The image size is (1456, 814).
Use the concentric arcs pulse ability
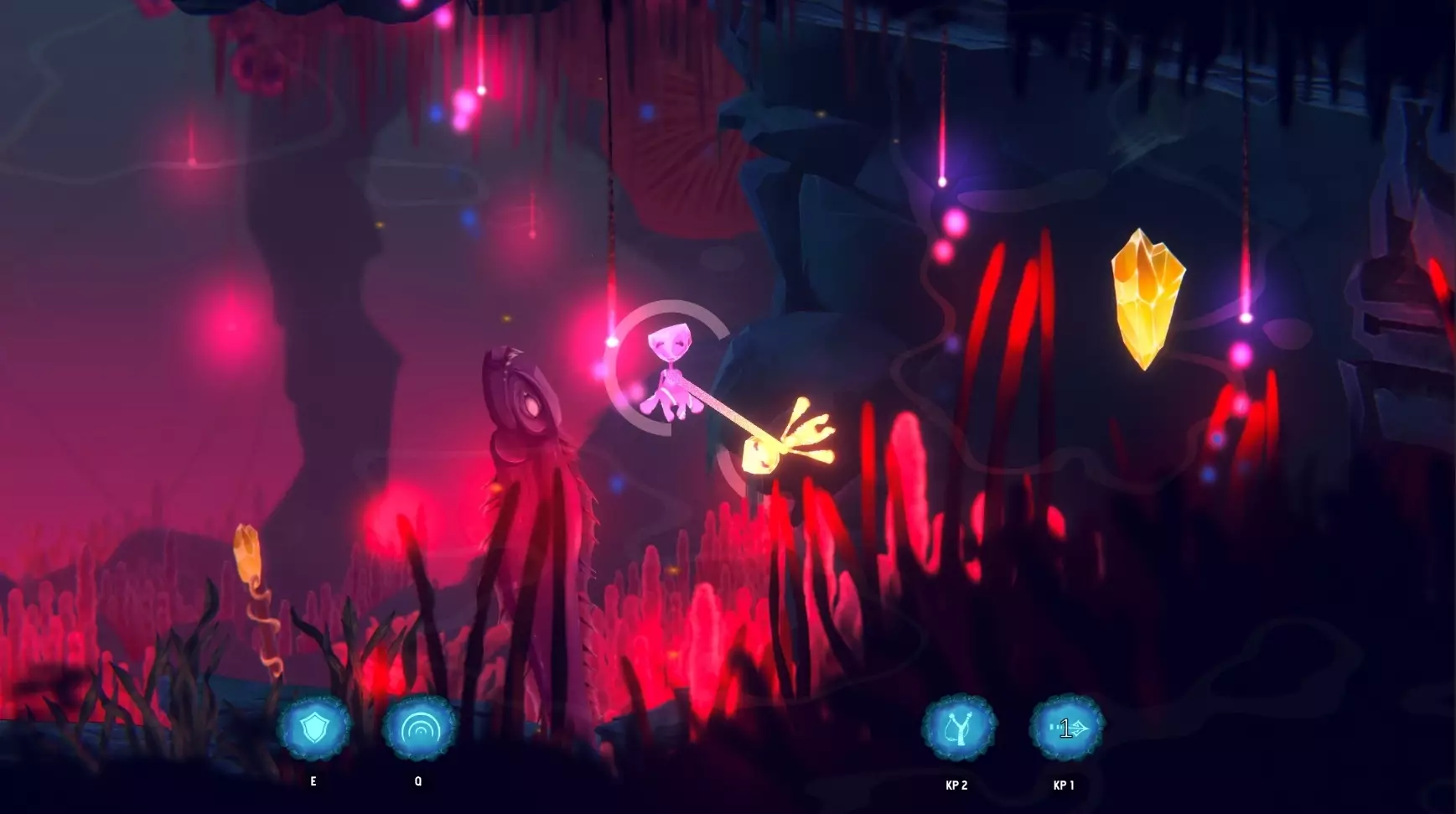pyautogui.click(x=419, y=728)
